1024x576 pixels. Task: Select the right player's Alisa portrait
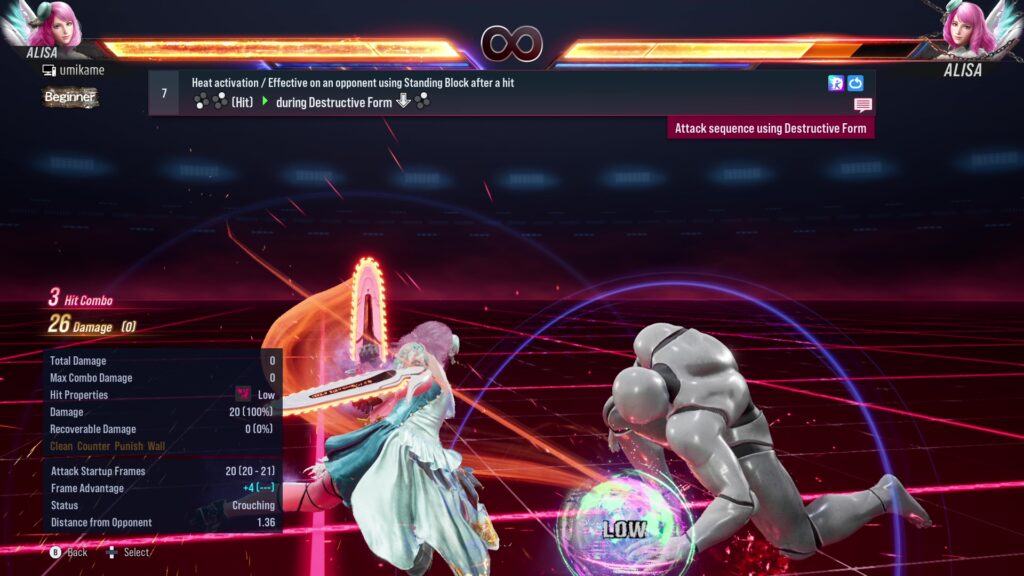point(967,29)
